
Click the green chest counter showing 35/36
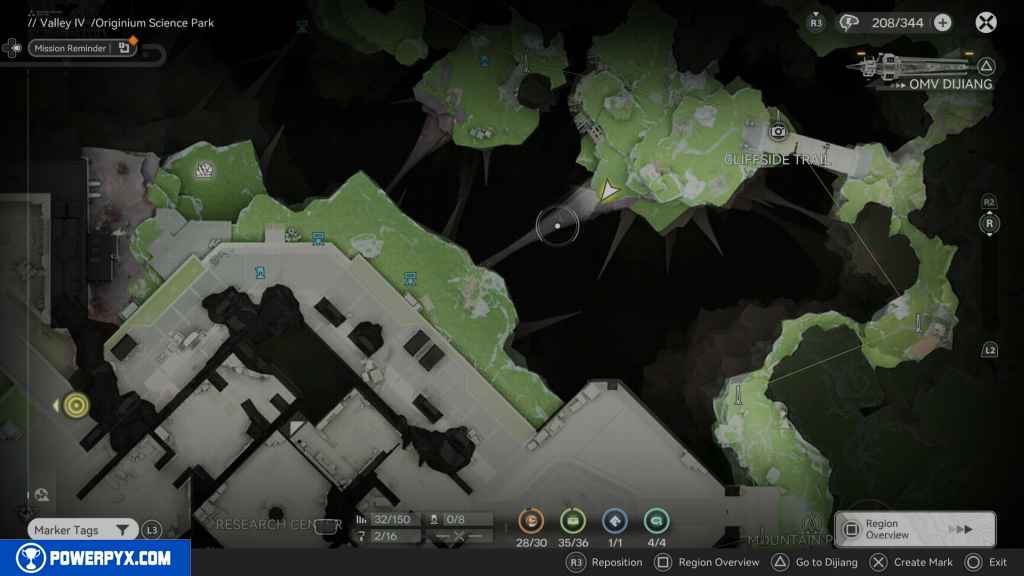pos(572,521)
